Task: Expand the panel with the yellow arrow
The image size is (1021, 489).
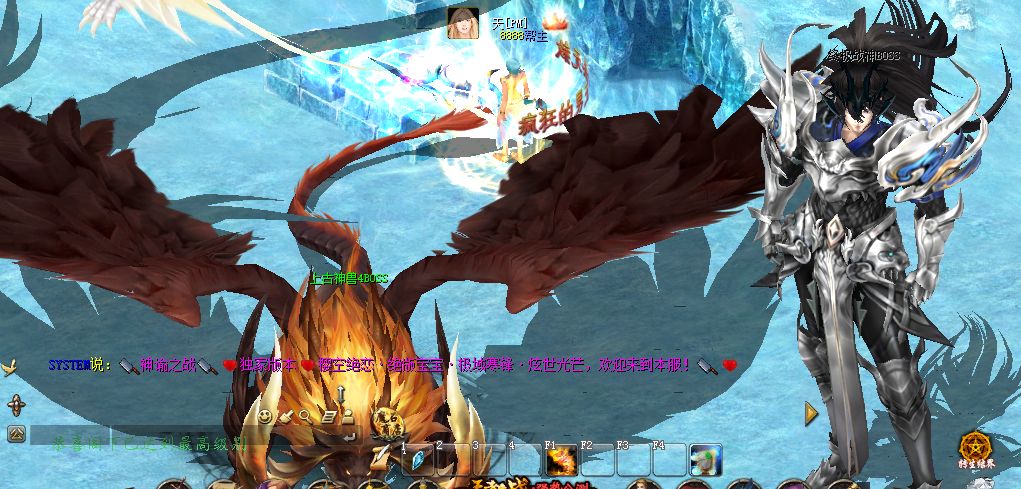Action: 811,412
